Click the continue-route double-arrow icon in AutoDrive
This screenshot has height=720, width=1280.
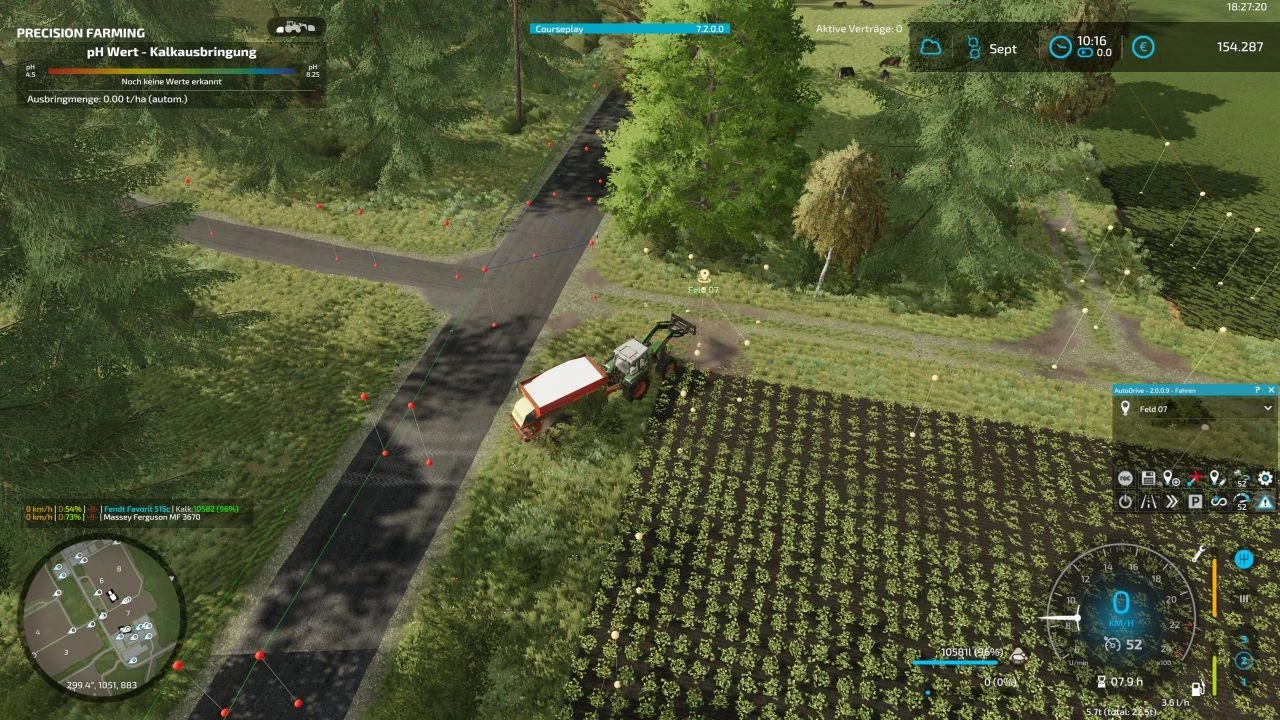pos(1171,501)
